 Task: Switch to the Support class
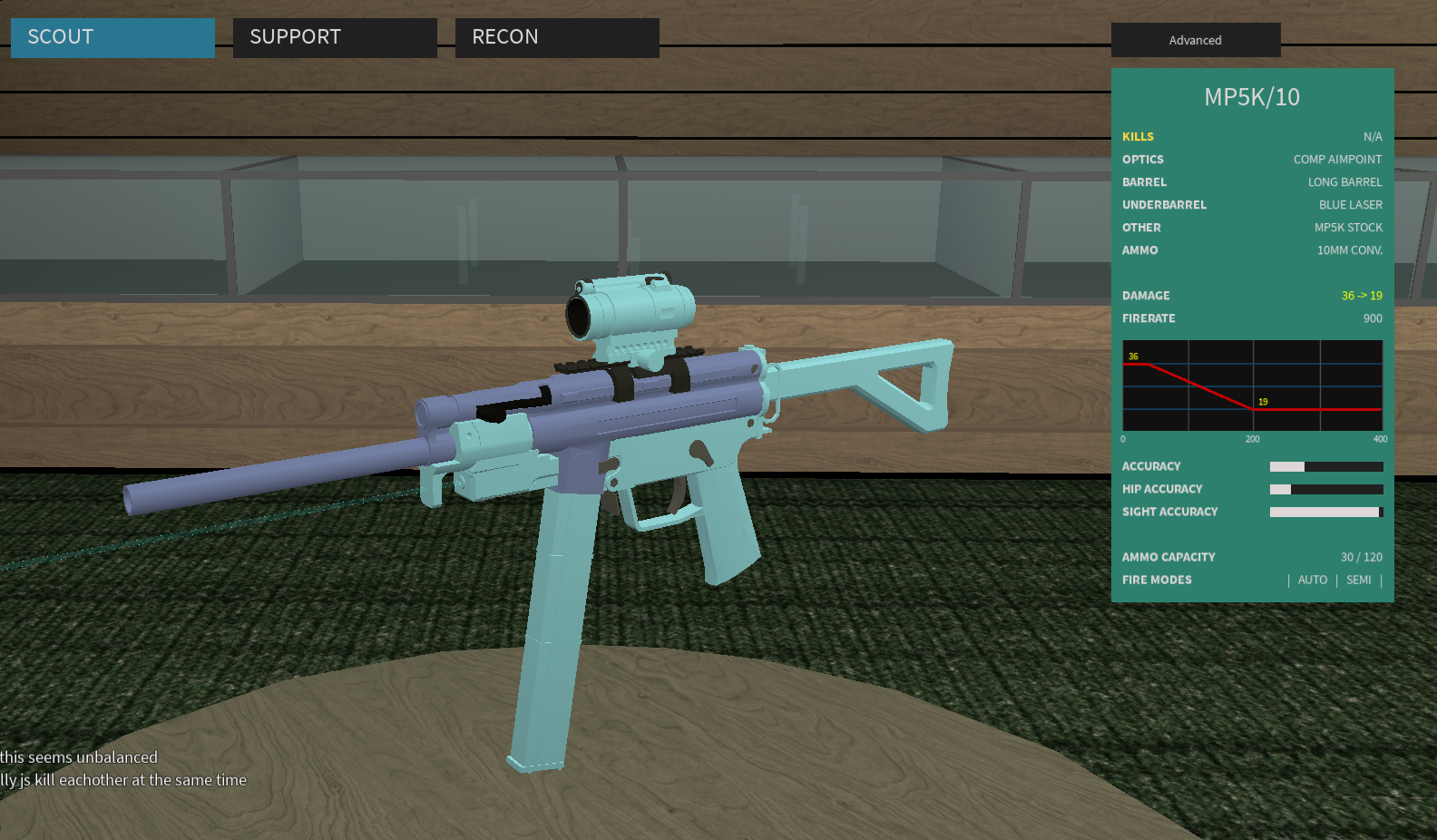pos(335,37)
